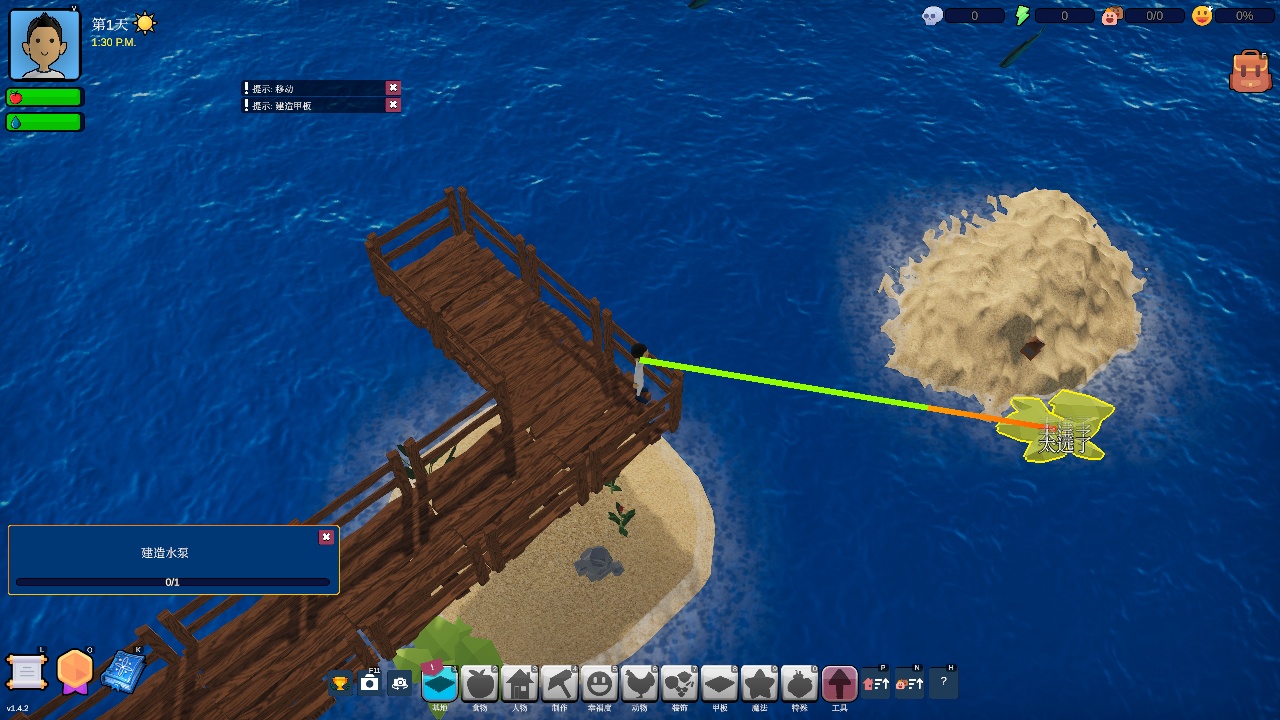Select the 甲板 deck category
This screenshot has height=720, width=1280.
pos(720,684)
